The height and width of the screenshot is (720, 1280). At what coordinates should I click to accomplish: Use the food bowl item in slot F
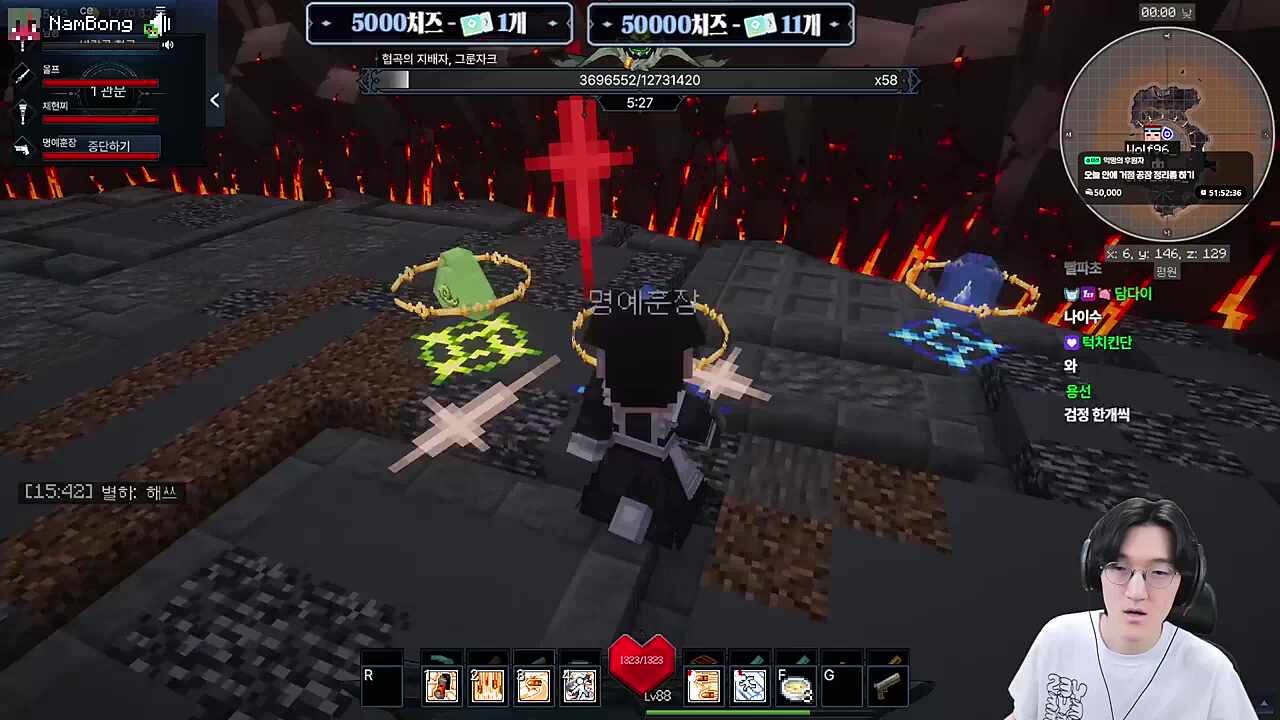pos(796,687)
